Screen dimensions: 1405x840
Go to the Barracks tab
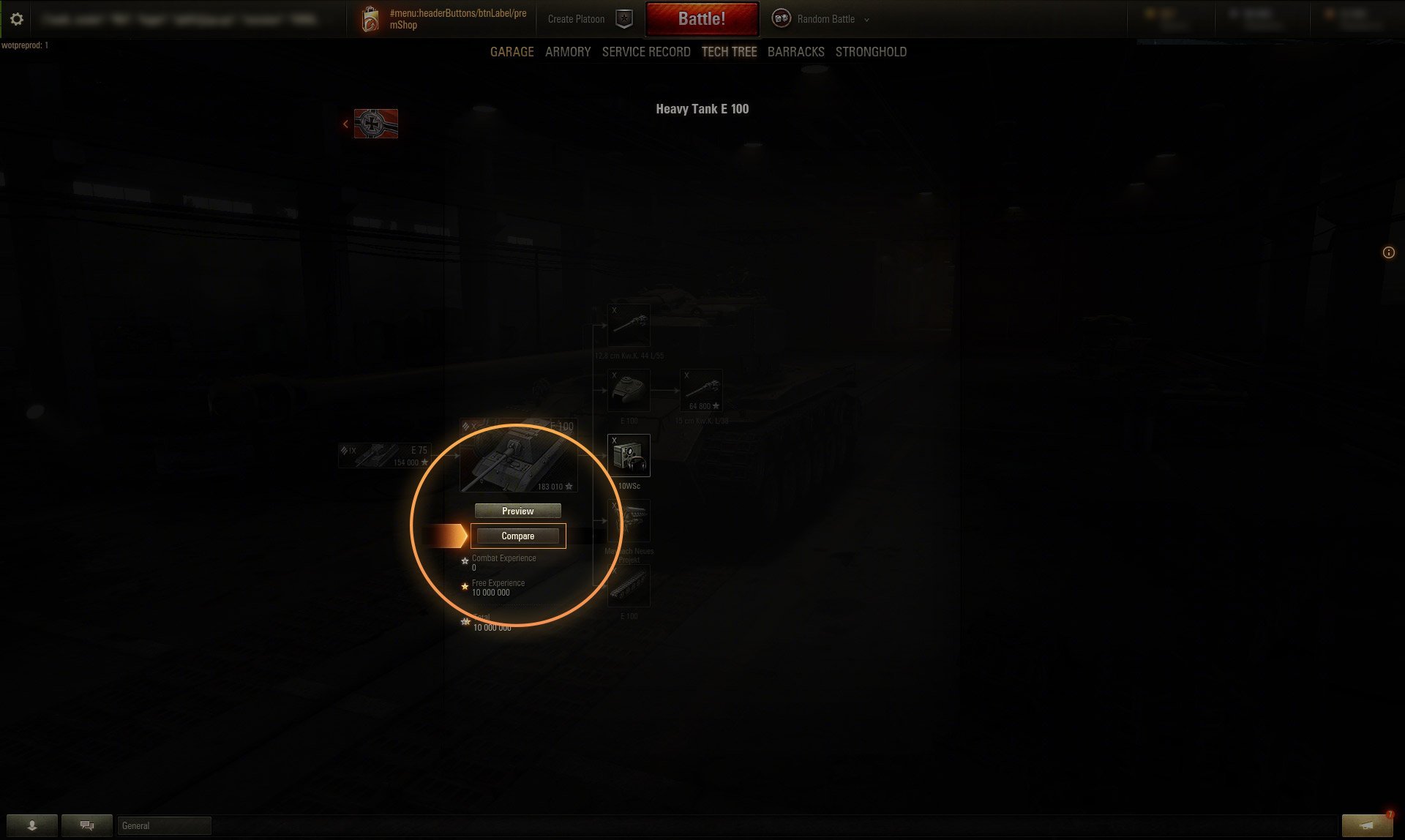(x=795, y=52)
